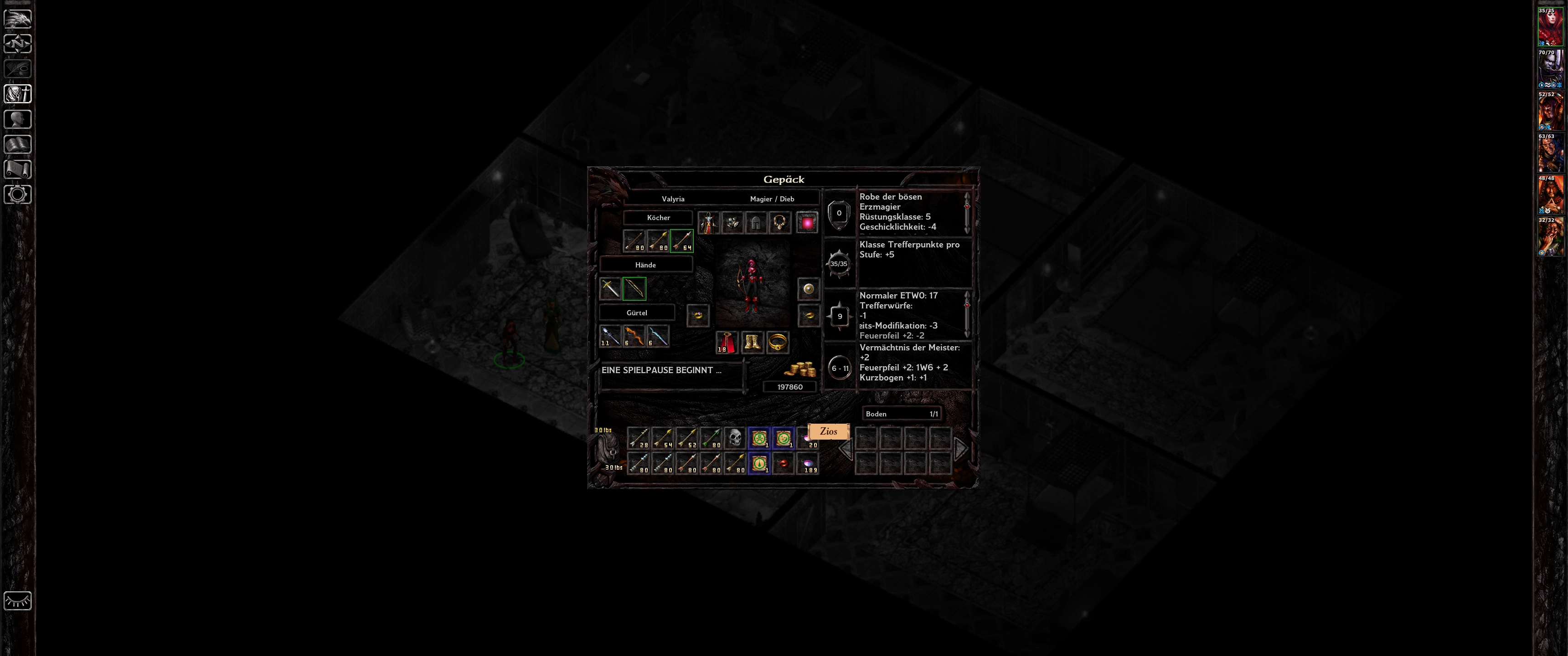Select the equipped amulet slot
The width and height of the screenshot is (1568, 656).
(x=779, y=223)
